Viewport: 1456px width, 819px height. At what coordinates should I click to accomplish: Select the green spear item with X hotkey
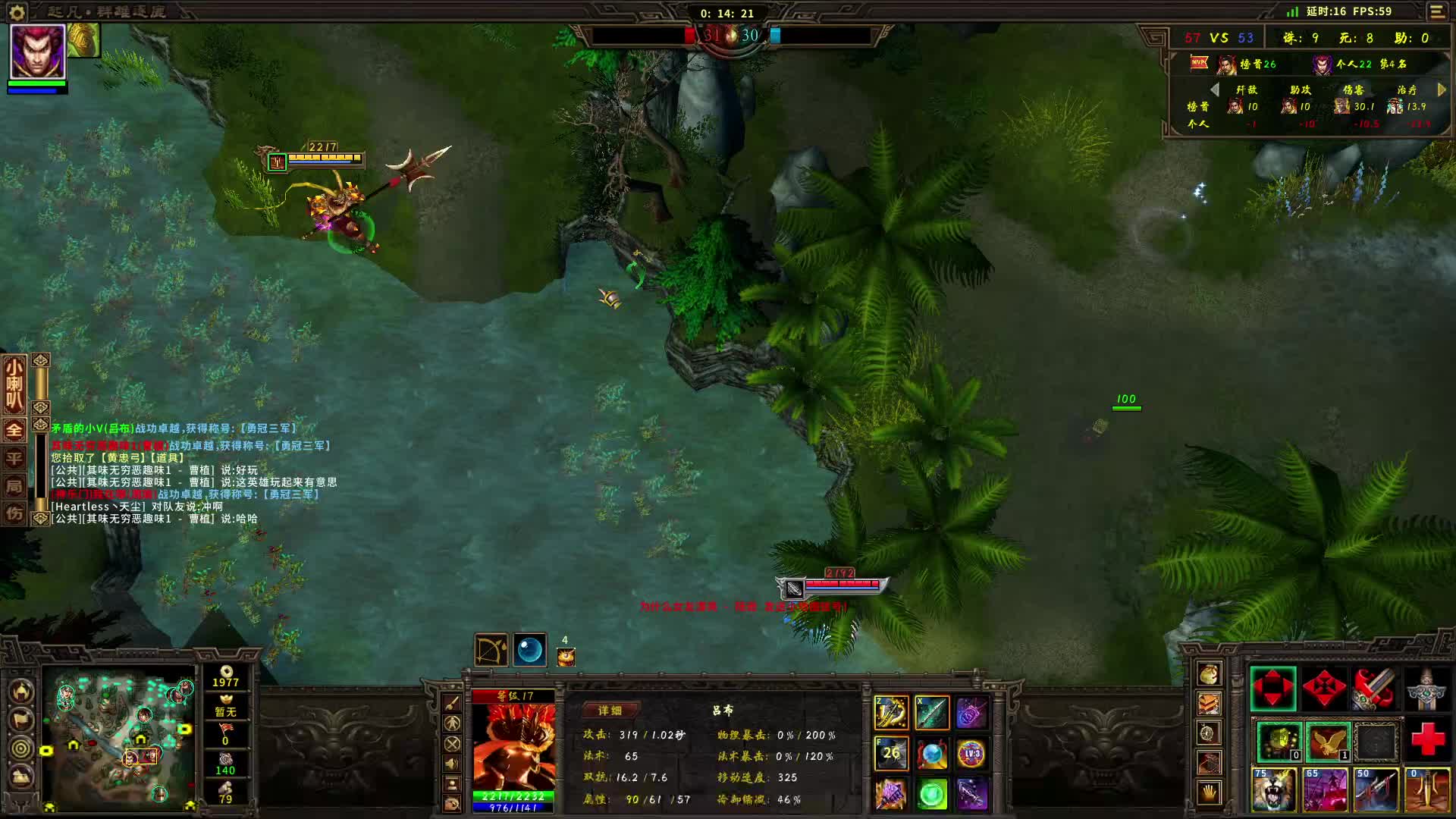(932, 713)
